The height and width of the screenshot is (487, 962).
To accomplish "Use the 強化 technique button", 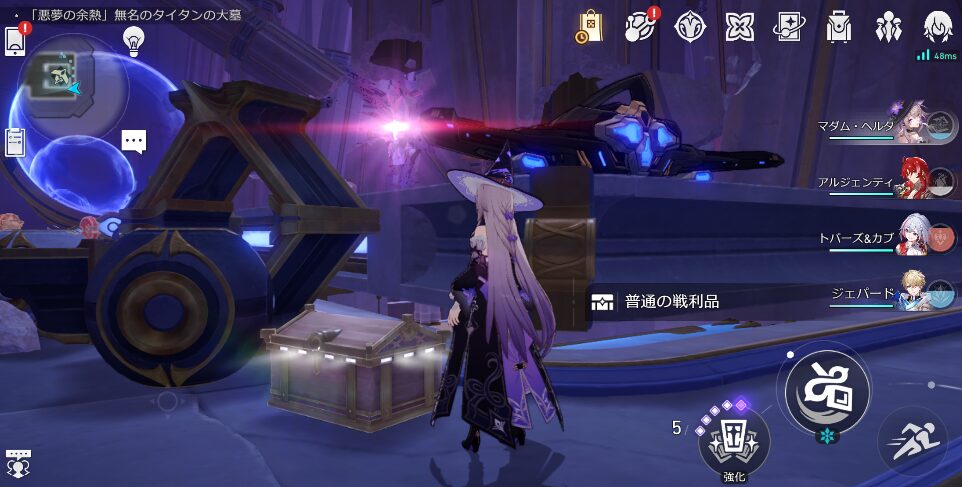I will point(735,441).
